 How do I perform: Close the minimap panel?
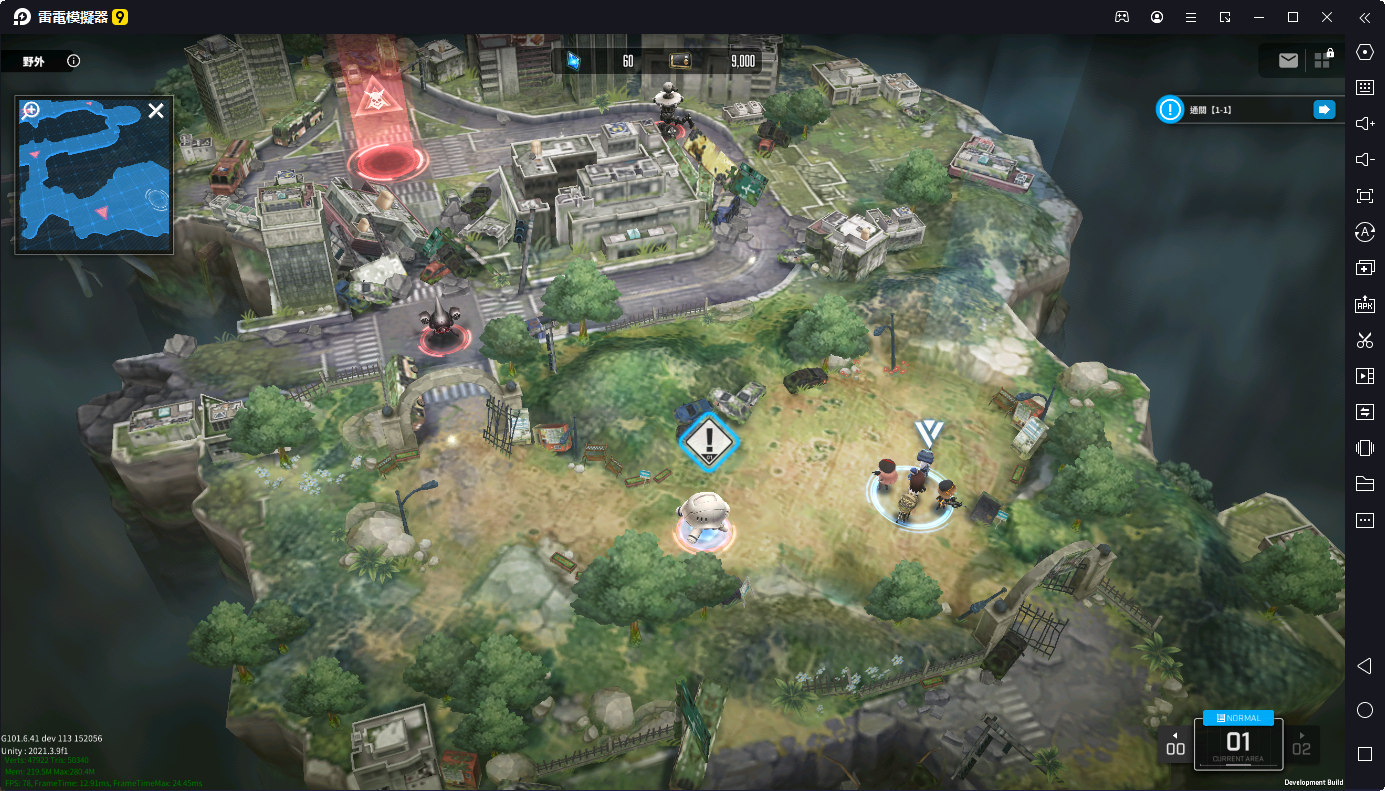coord(156,111)
